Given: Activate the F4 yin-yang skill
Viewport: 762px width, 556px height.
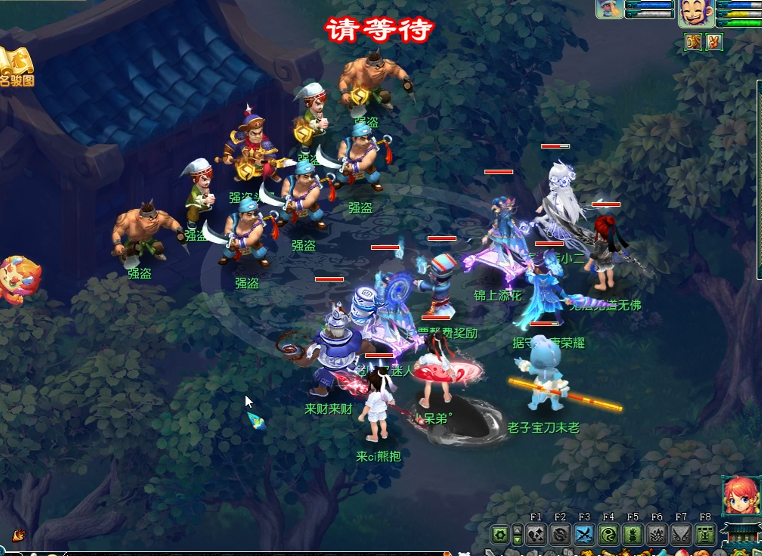Looking at the screenshot, I should point(608,535).
